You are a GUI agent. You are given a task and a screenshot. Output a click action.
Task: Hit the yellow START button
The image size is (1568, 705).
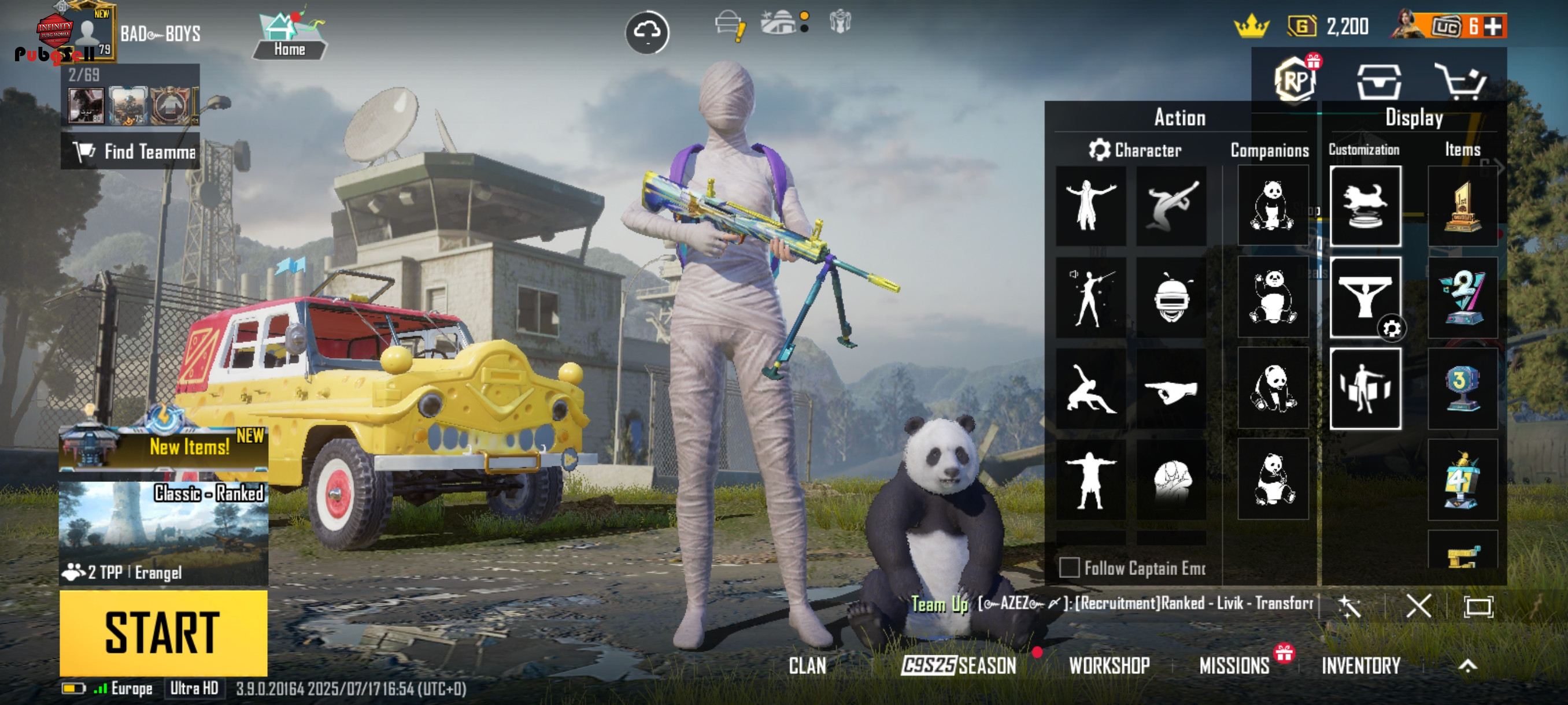(x=163, y=633)
